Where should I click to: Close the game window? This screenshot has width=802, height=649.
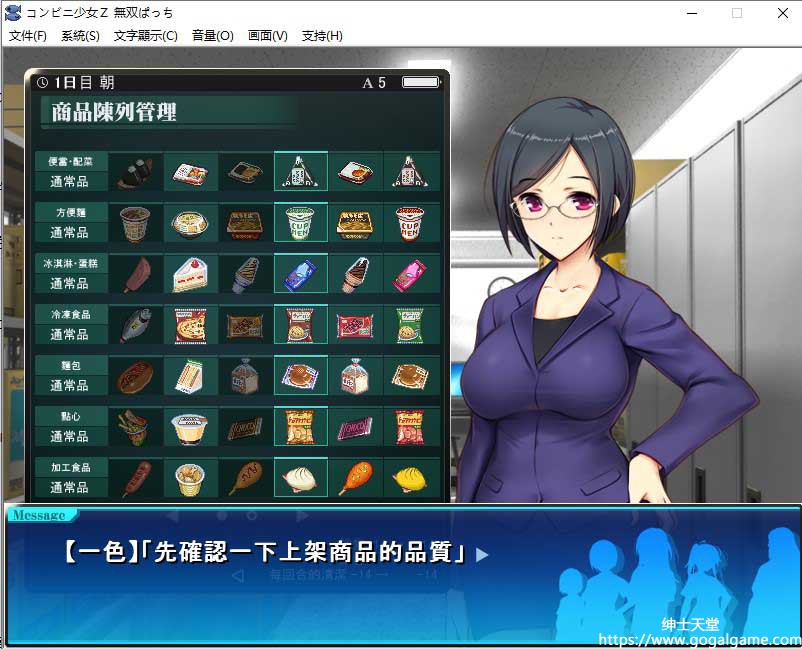[782, 13]
